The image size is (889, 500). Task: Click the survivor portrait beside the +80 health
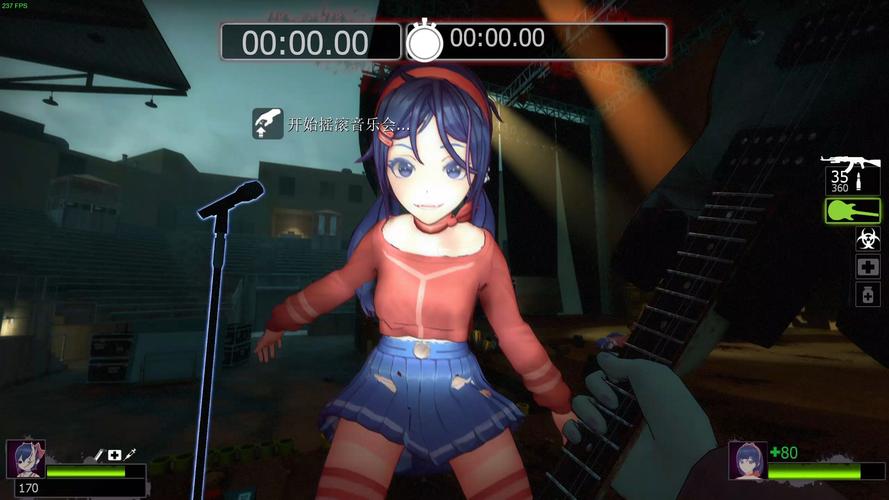[747, 460]
